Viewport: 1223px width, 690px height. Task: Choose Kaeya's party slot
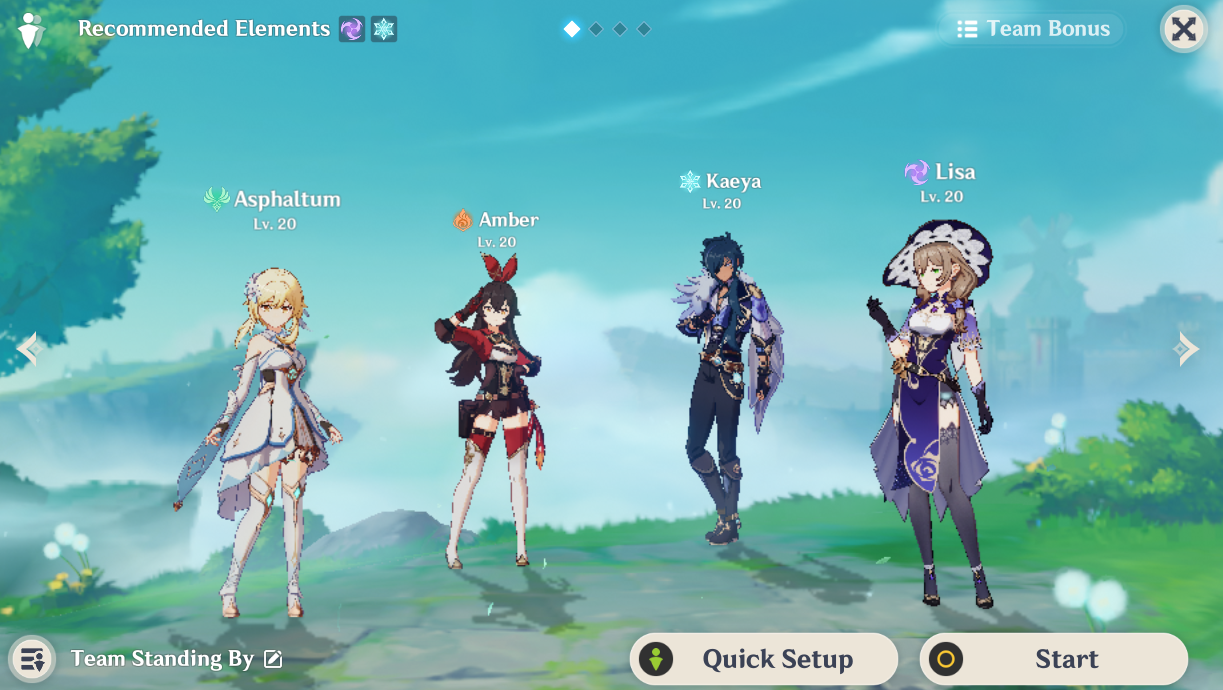[726, 385]
